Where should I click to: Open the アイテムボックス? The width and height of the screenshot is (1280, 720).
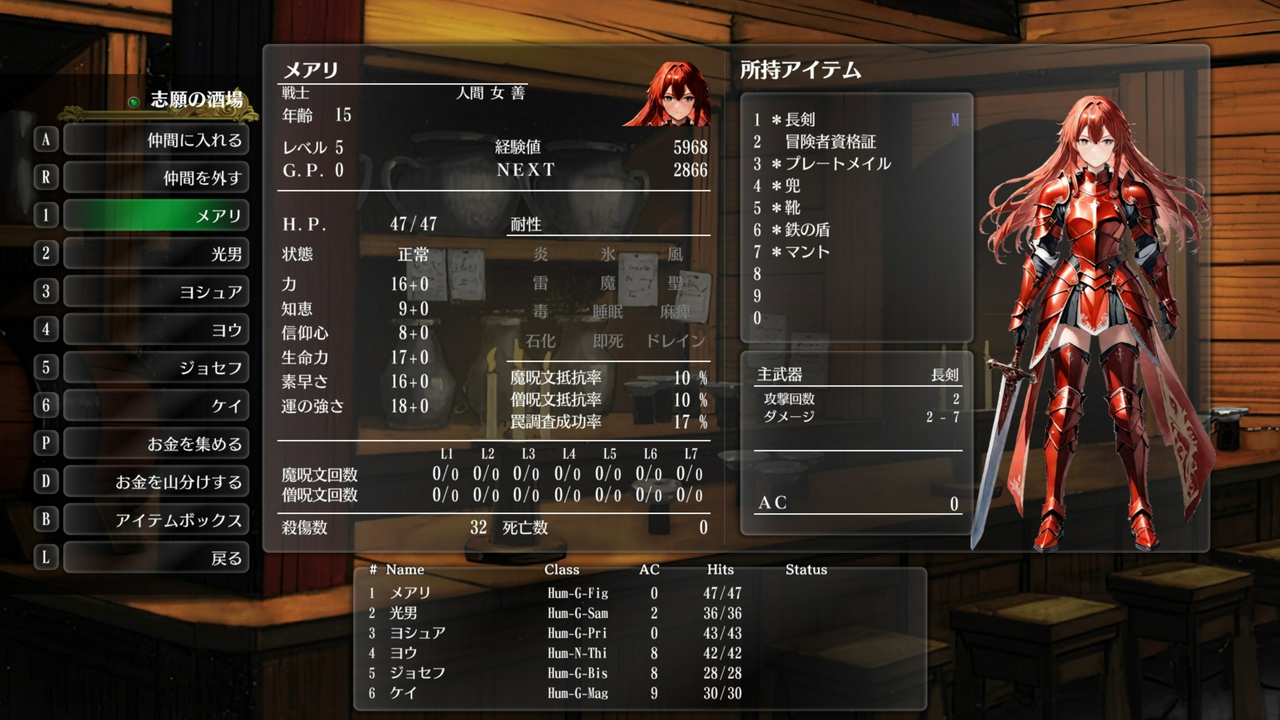coord(156,519)
